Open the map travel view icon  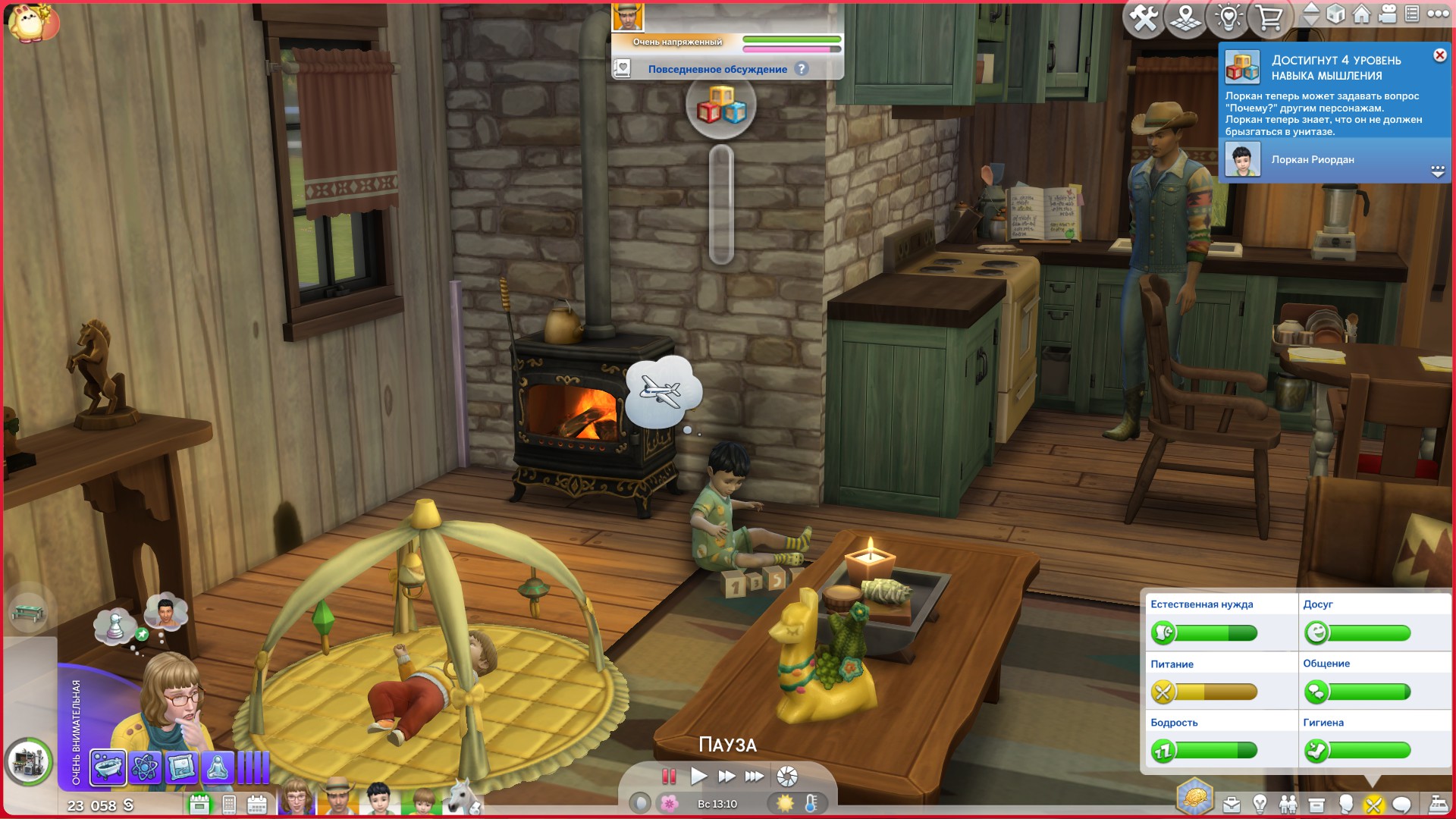[x=1185, y=17]
